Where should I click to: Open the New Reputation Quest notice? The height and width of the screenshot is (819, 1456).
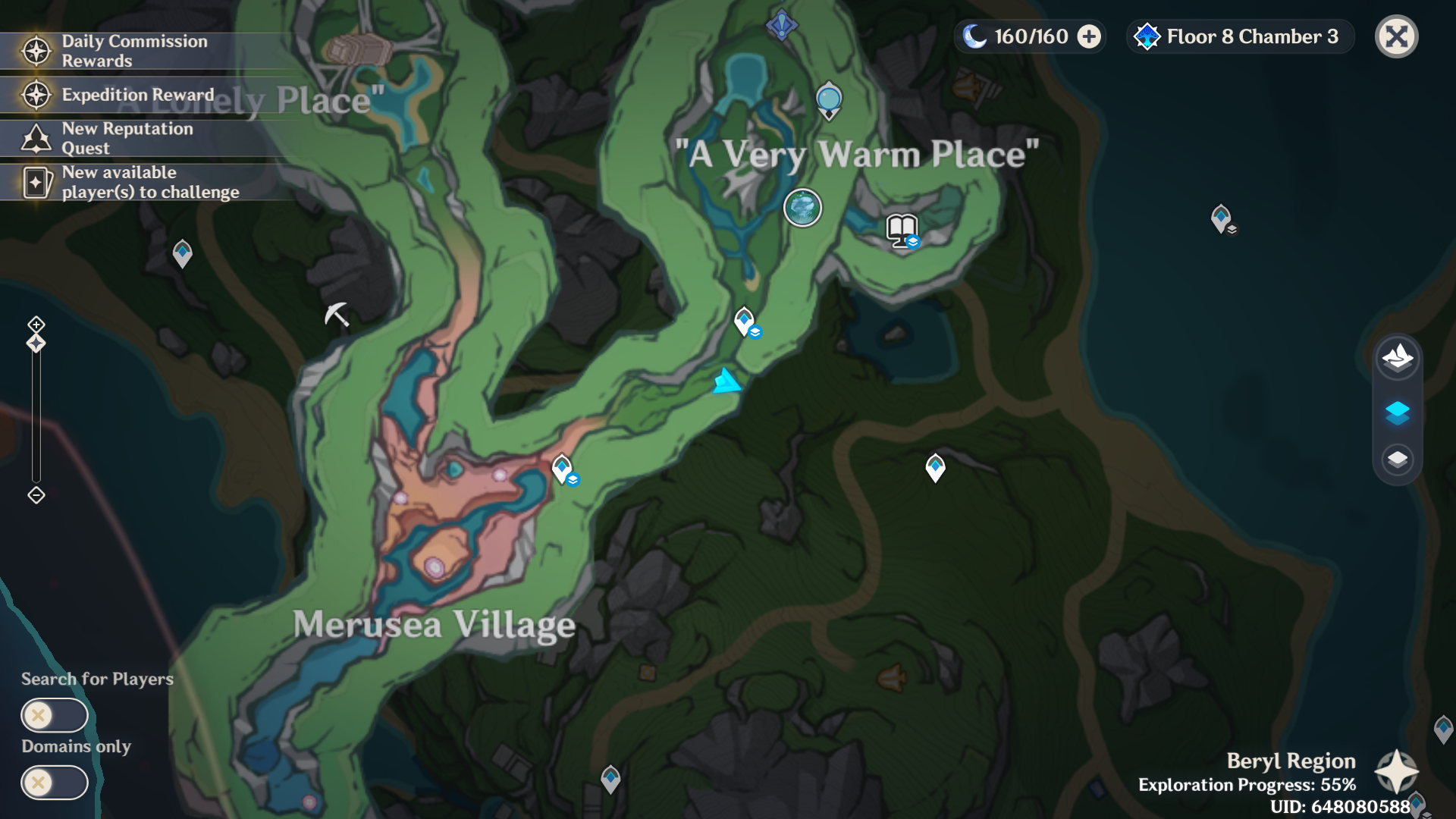point(127,138)
